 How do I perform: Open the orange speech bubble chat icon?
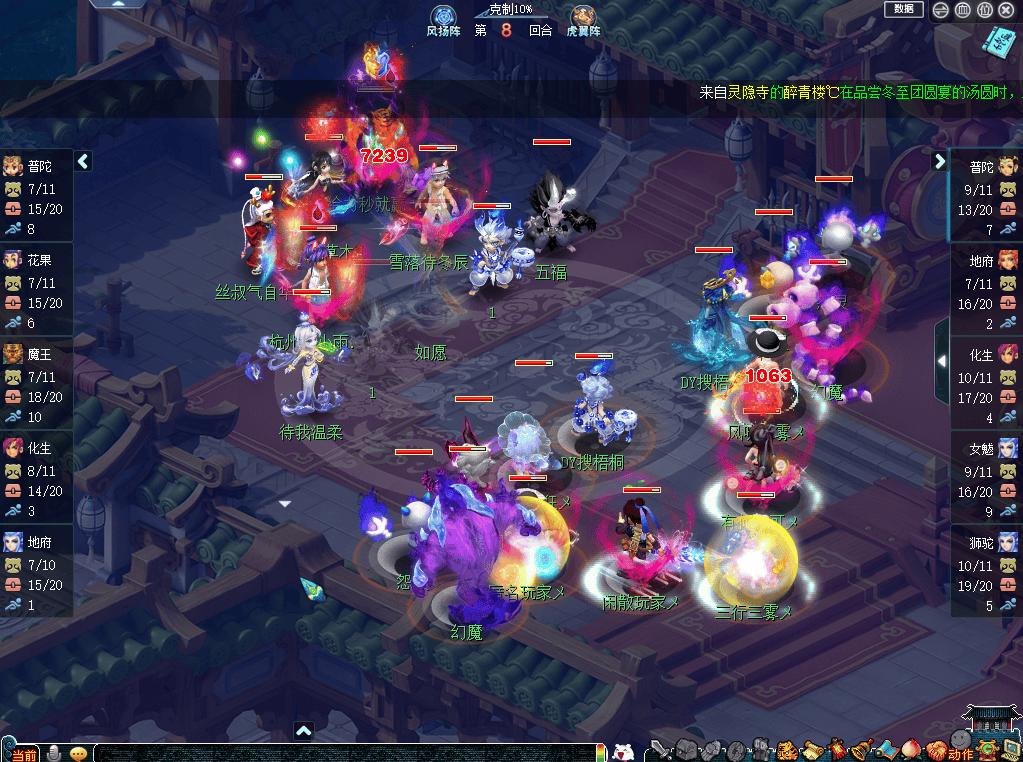(78, 753)
